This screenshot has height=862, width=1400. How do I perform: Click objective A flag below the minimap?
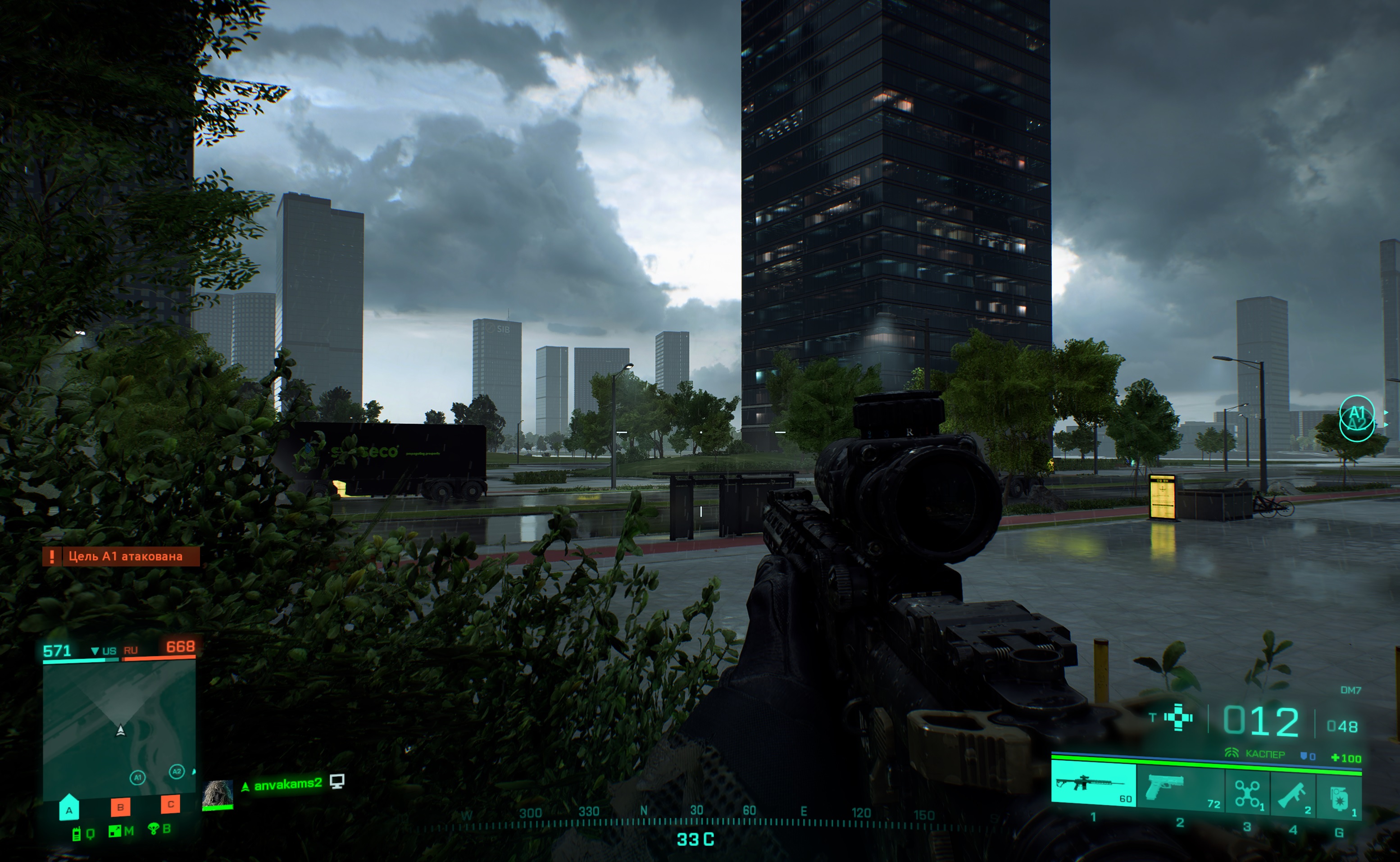pyautogui.click(x=69, y=807)
